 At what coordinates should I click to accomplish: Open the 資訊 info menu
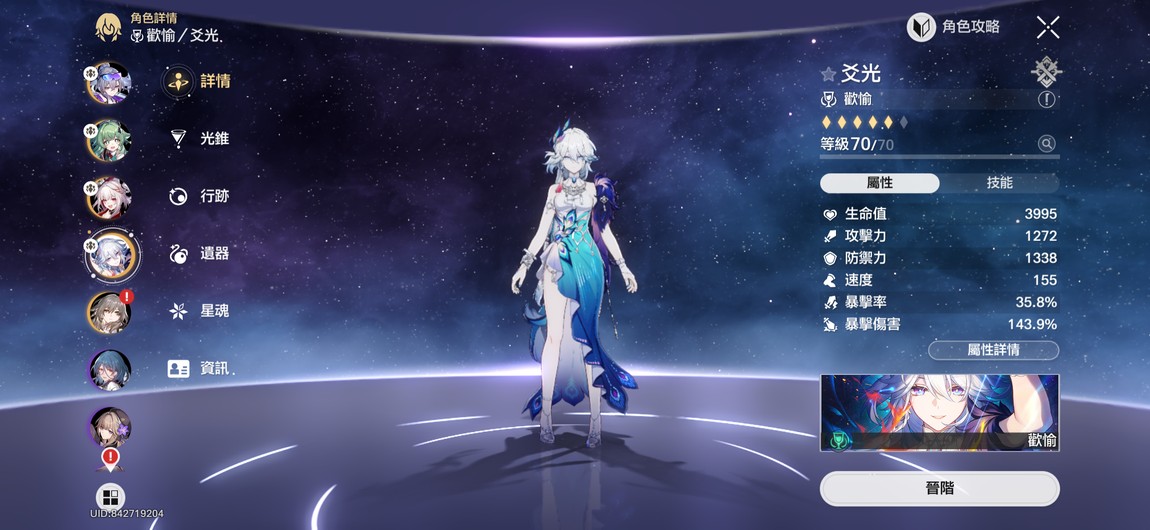[x=199, y=368]
